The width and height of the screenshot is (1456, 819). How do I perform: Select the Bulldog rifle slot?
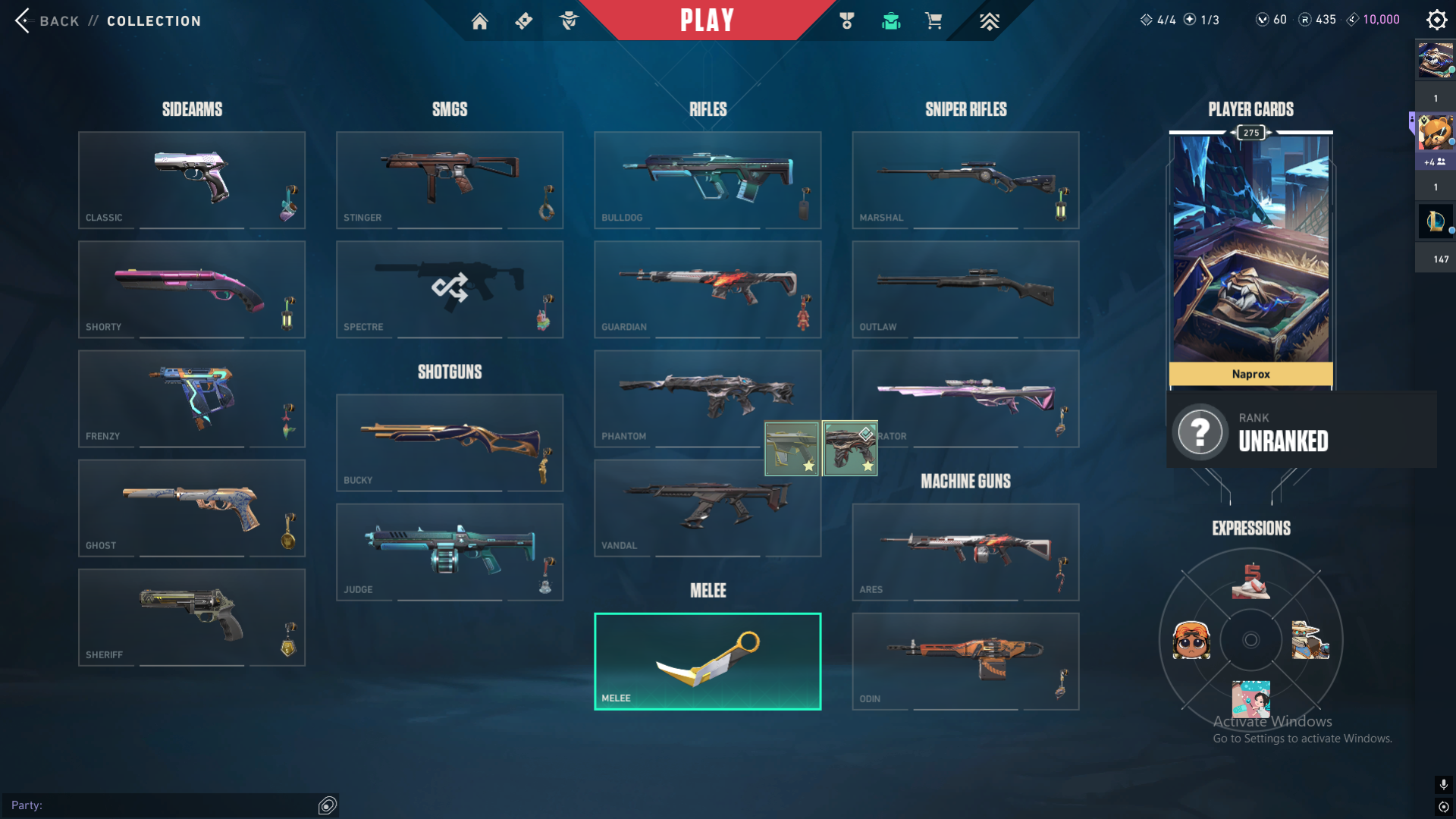[x=708, y=180]
